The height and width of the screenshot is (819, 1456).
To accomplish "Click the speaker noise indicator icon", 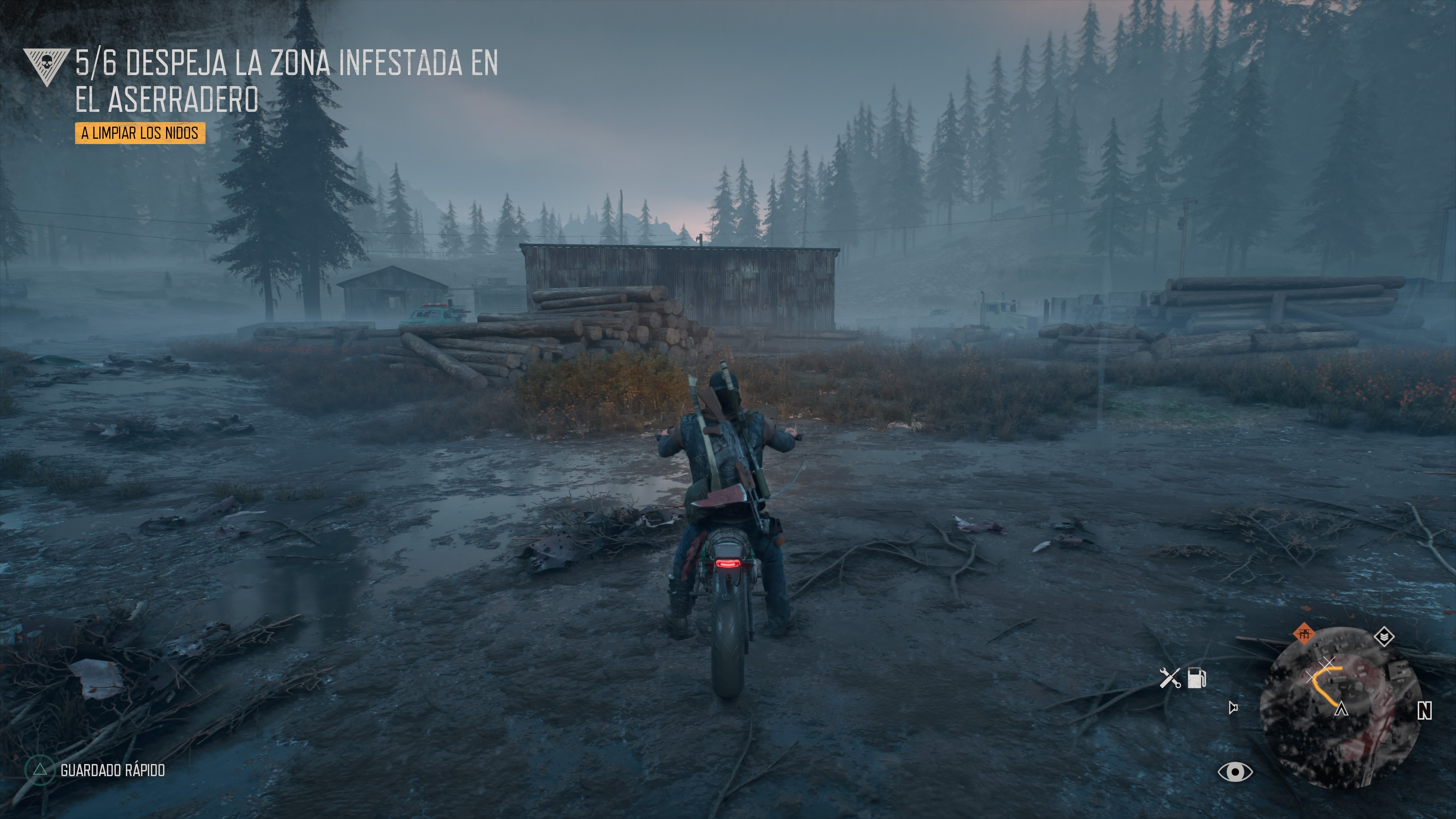I will click(x=1233, y=707).
